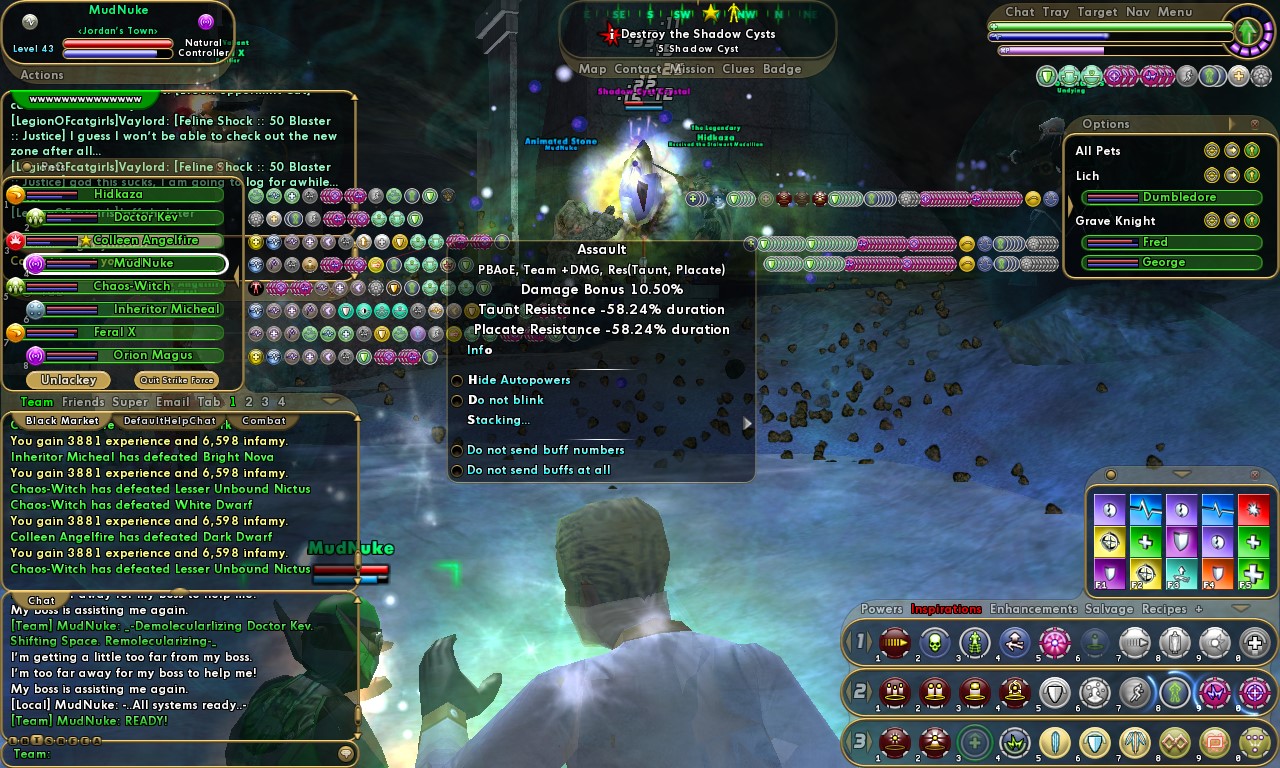Choose Do not send buffs at all

538,470
